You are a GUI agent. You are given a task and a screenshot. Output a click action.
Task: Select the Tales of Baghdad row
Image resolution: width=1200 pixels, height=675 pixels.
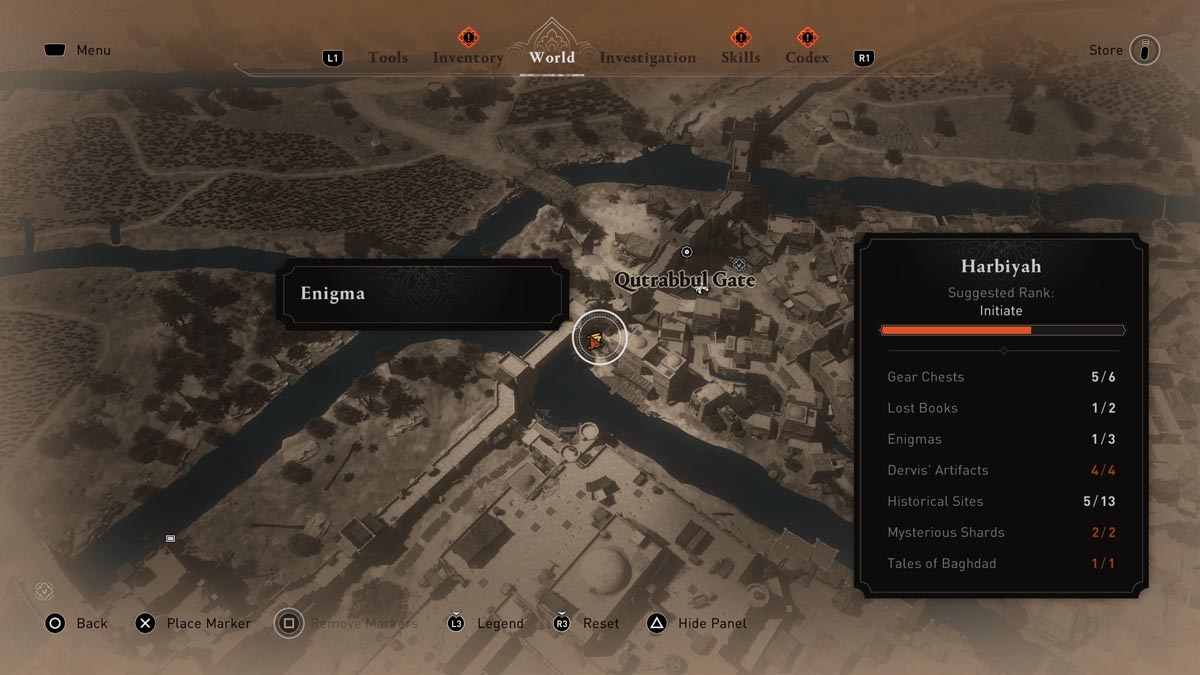[x=1002, y=563]
